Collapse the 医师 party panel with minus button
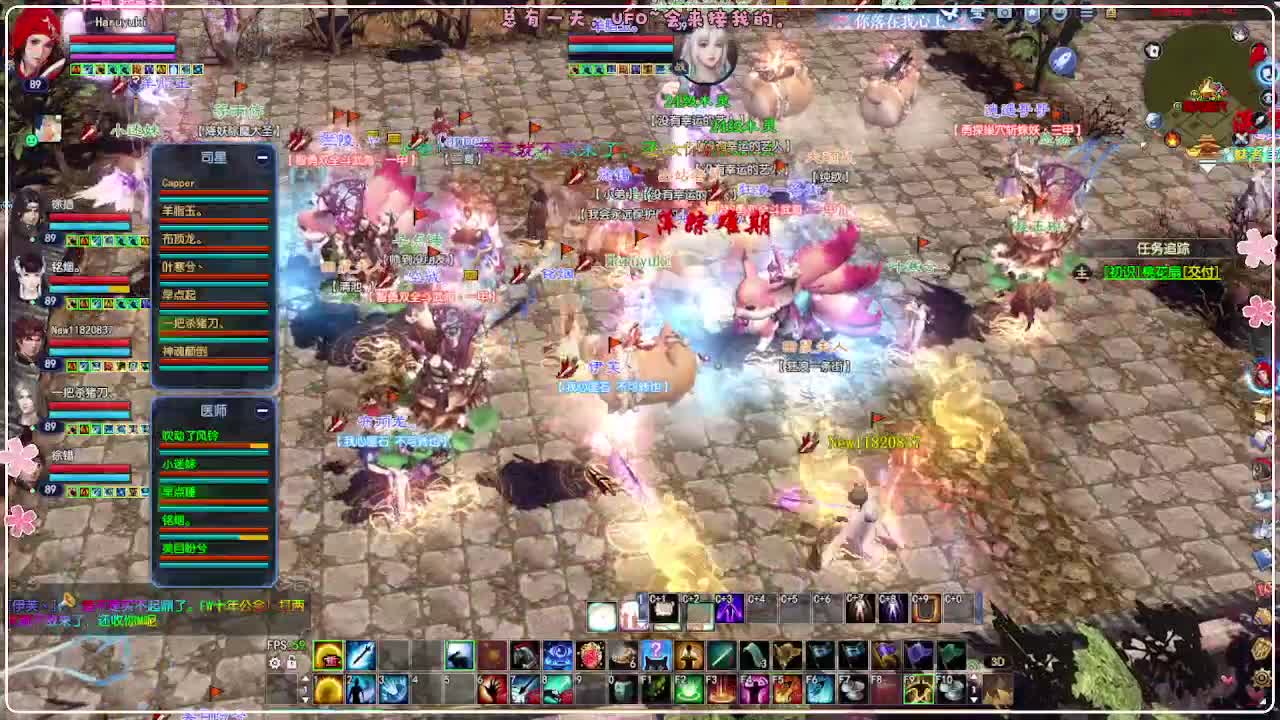This screenshot has height=720, width=1280. point(262,409)
